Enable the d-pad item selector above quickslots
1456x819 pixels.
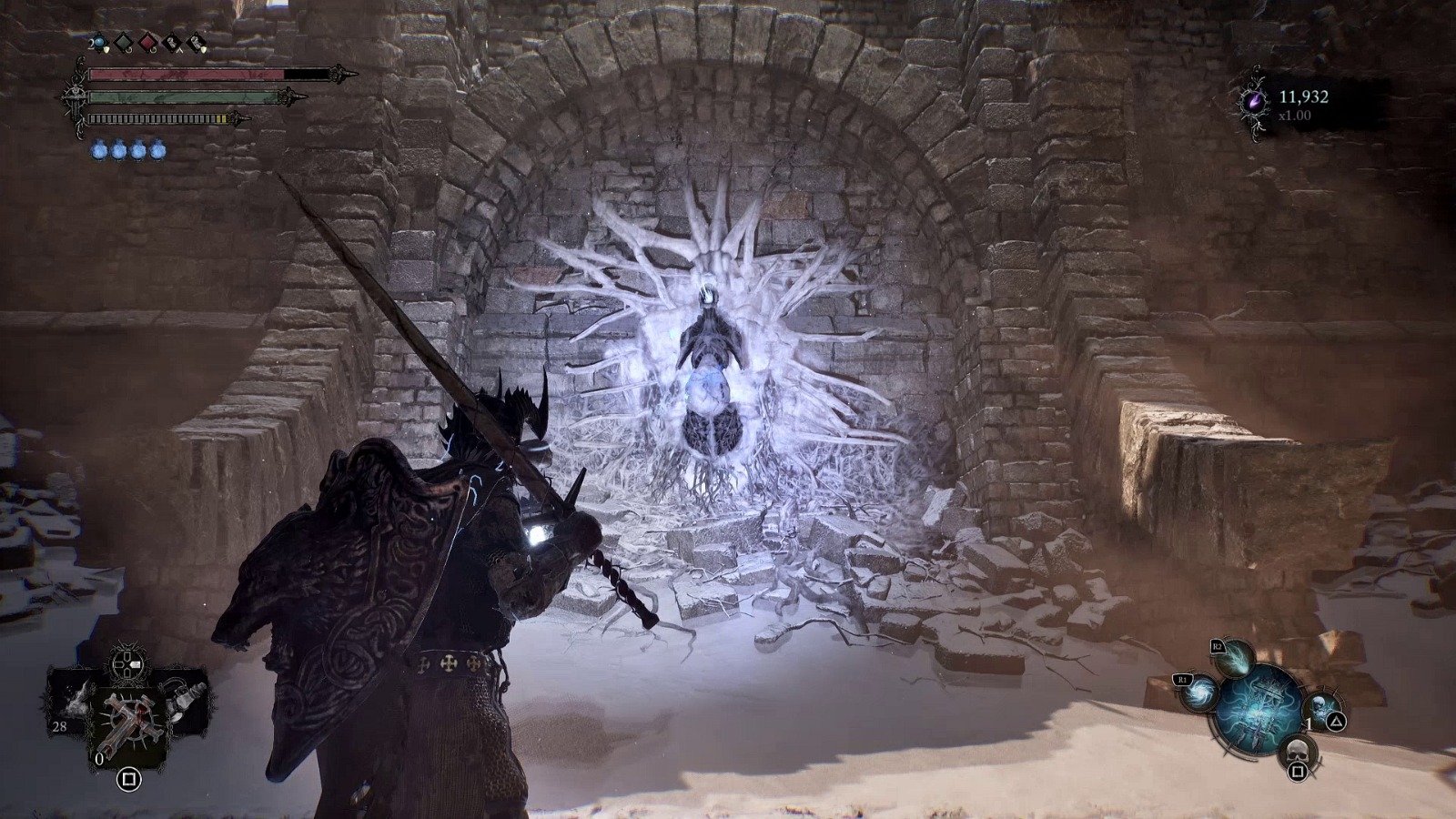tap(126, 664)
